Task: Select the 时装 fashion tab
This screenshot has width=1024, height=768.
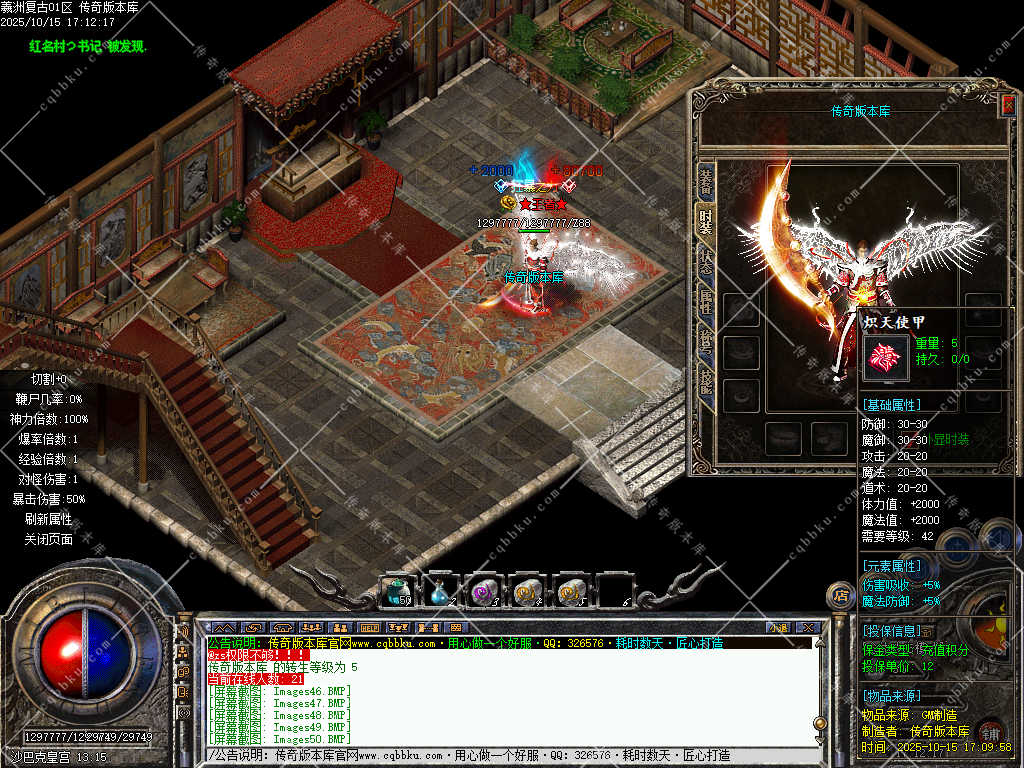Action: point(706,220)
